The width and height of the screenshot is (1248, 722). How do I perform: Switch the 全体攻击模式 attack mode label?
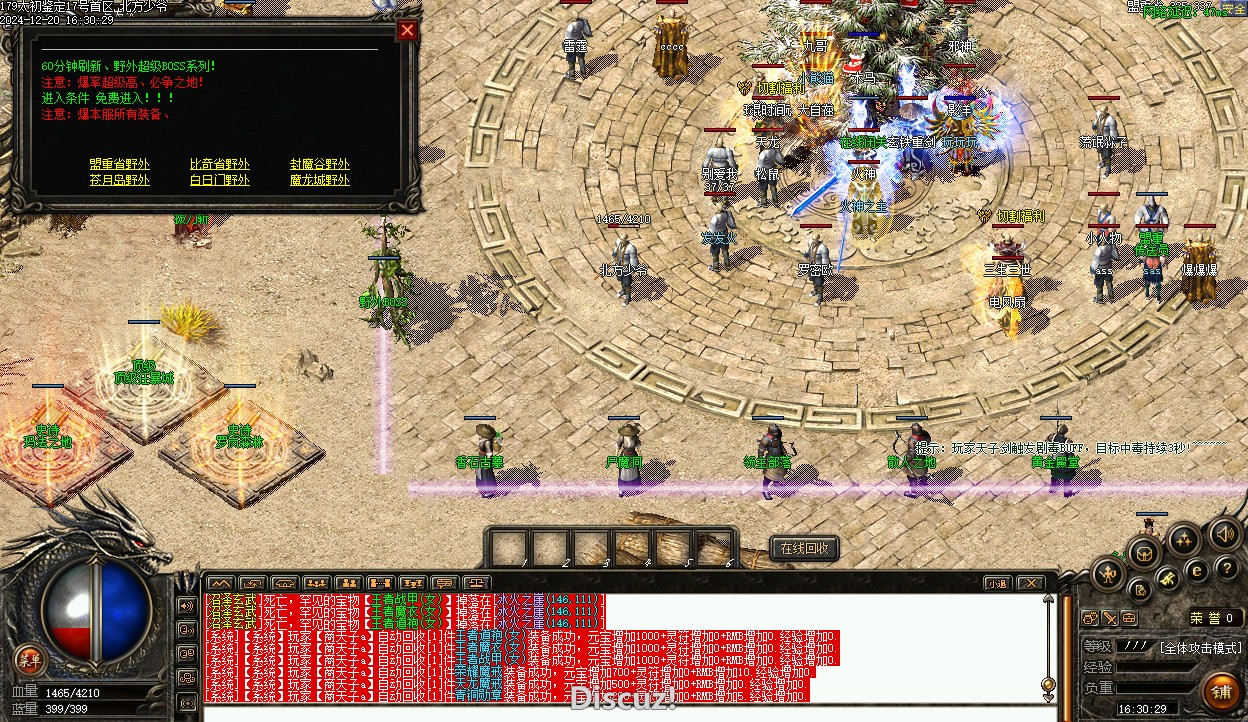pyautogui.click(x=1200, y=647)
